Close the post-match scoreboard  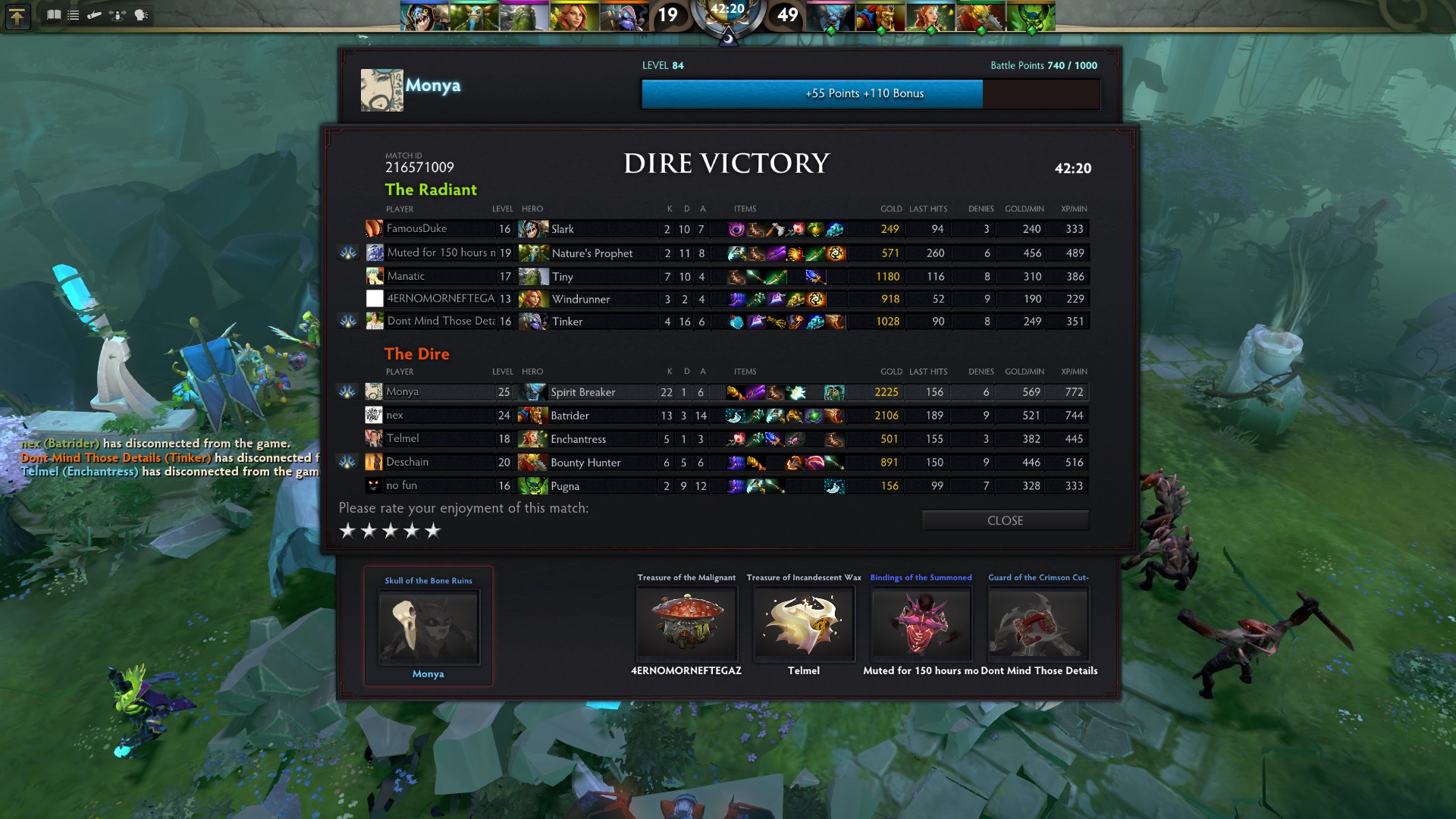(1005, 520)
